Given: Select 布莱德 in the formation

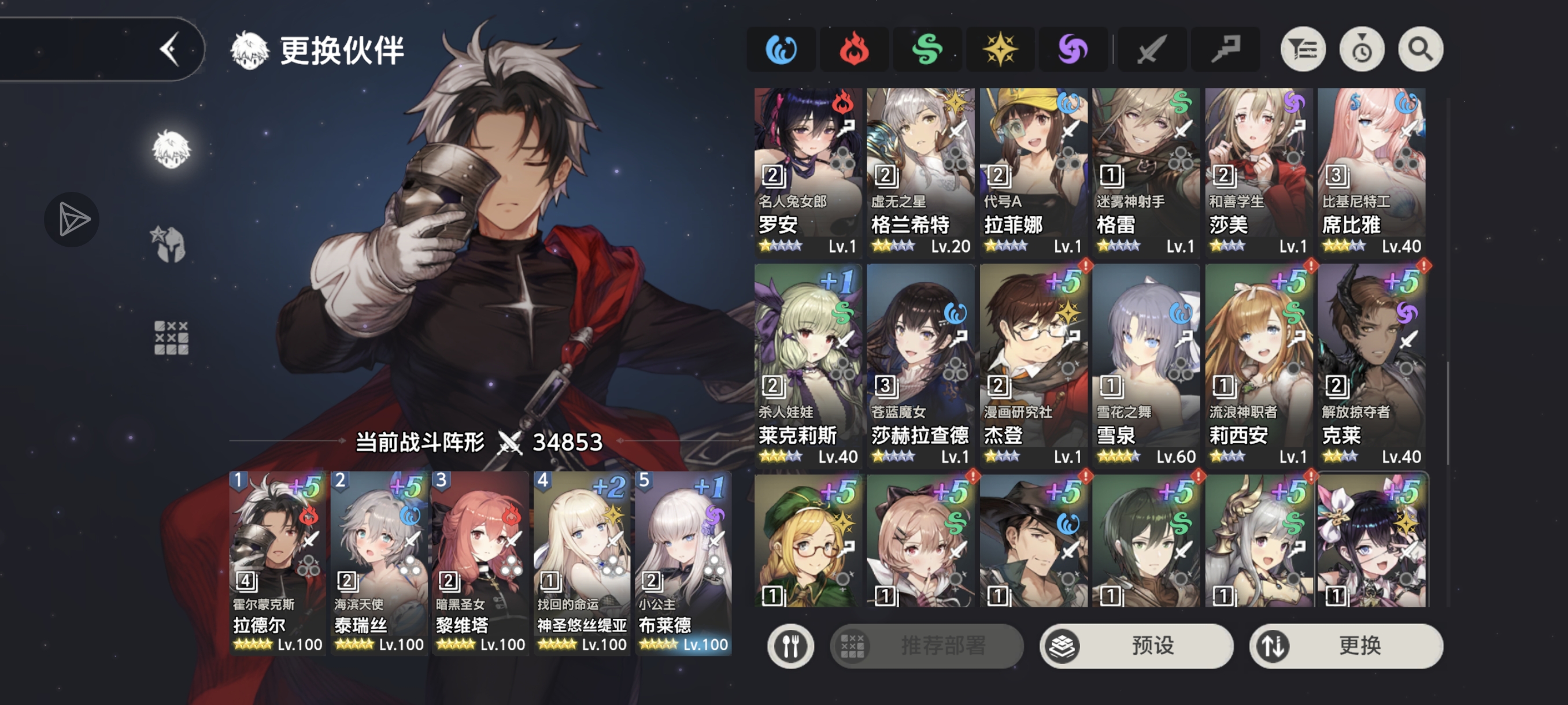Looking at the screenshot, I should [x=683, y=563].
